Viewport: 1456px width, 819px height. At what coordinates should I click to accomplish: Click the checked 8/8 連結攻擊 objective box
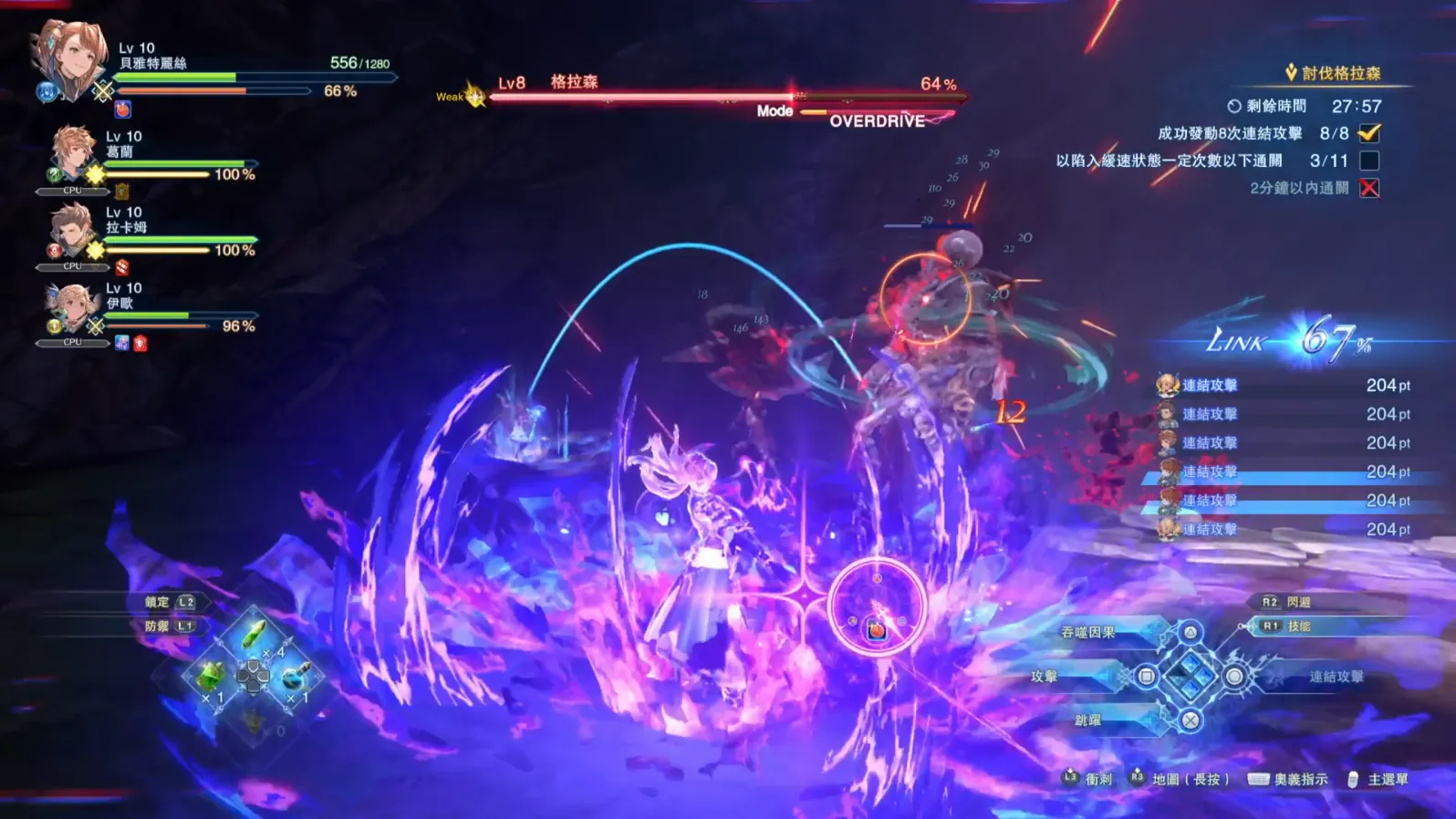1368,133
